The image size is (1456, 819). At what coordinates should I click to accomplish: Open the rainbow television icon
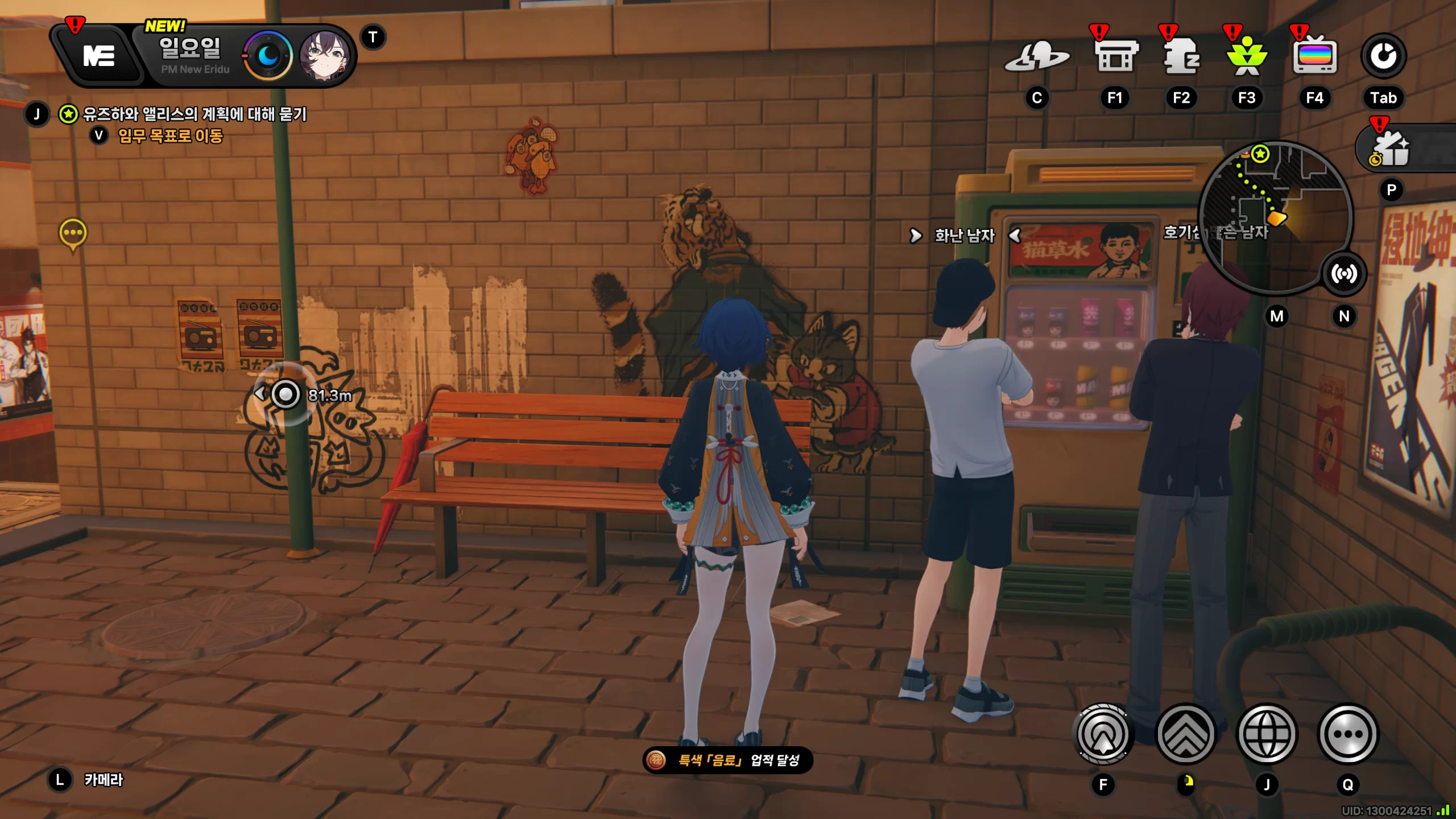point(1314,56)
